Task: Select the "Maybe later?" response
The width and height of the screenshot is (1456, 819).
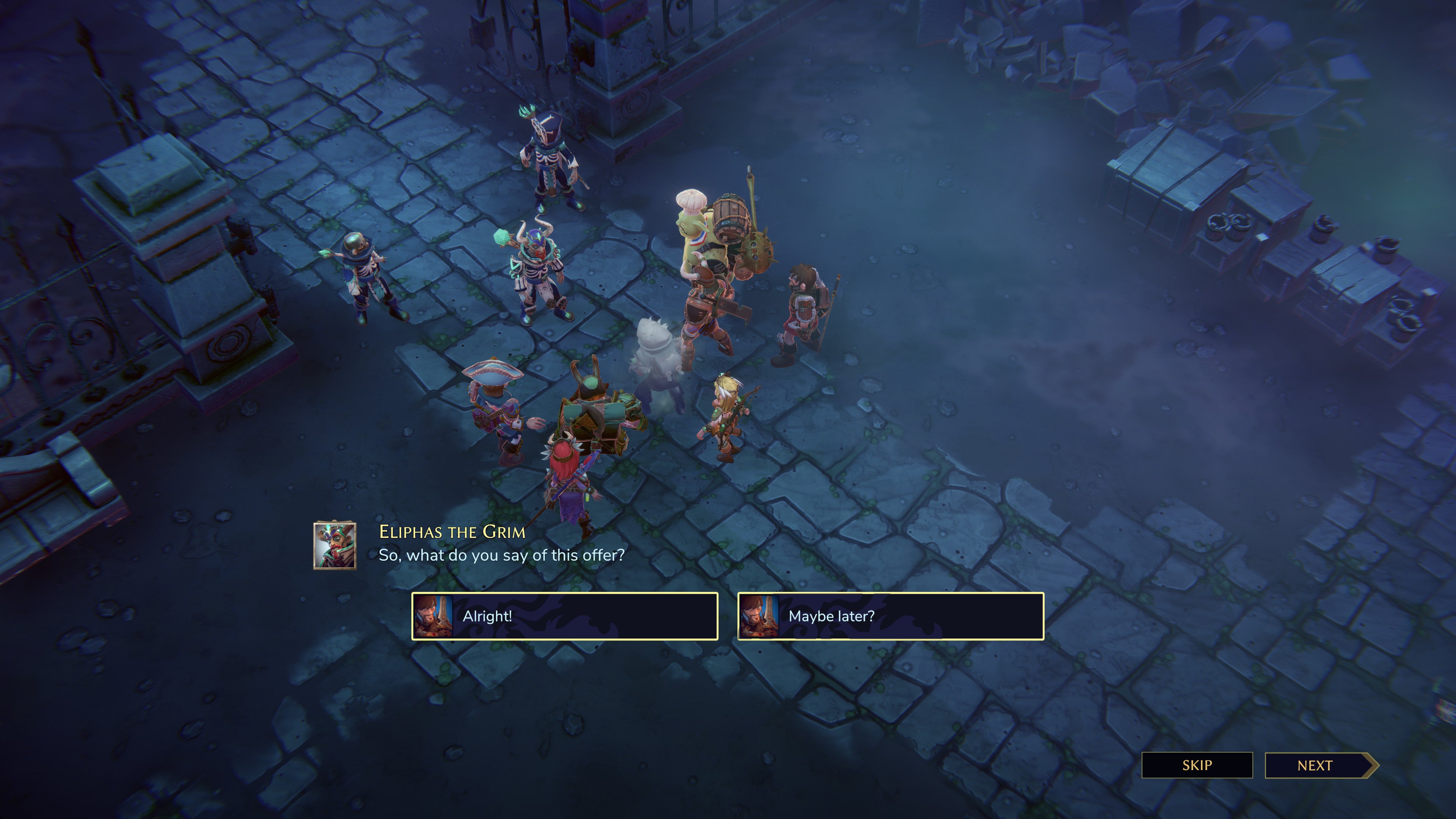Action: coord(890,616)
